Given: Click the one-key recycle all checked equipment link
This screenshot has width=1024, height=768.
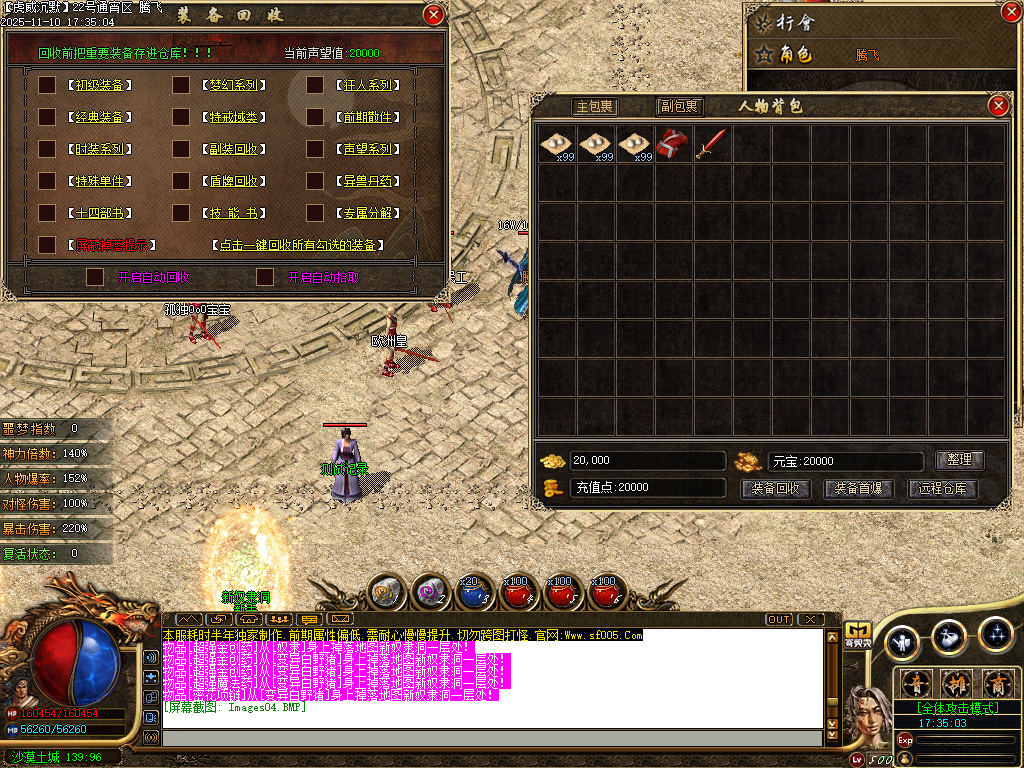Looking at the screenshot, I should pos(300,245).
